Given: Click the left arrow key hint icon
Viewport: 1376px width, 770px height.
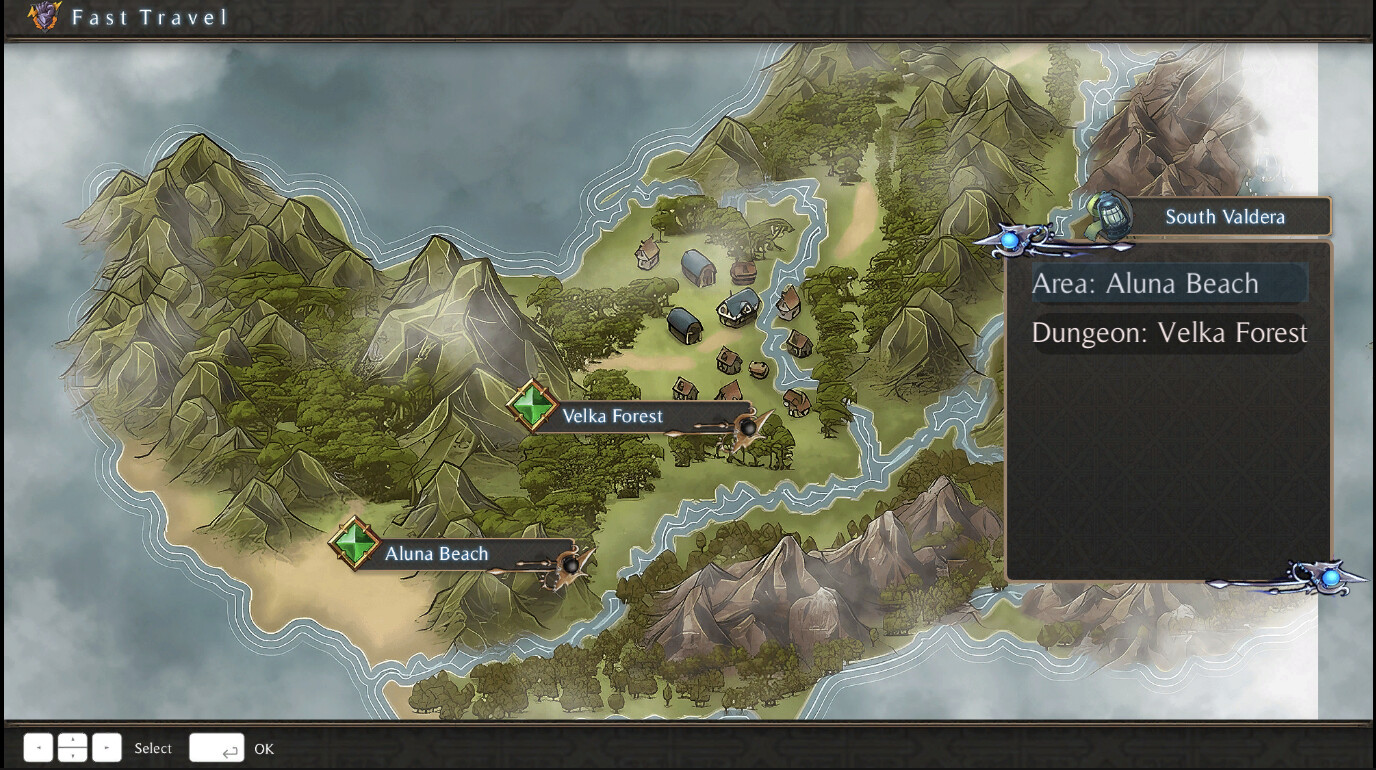Looking at the screenshot, I should 37,748.
